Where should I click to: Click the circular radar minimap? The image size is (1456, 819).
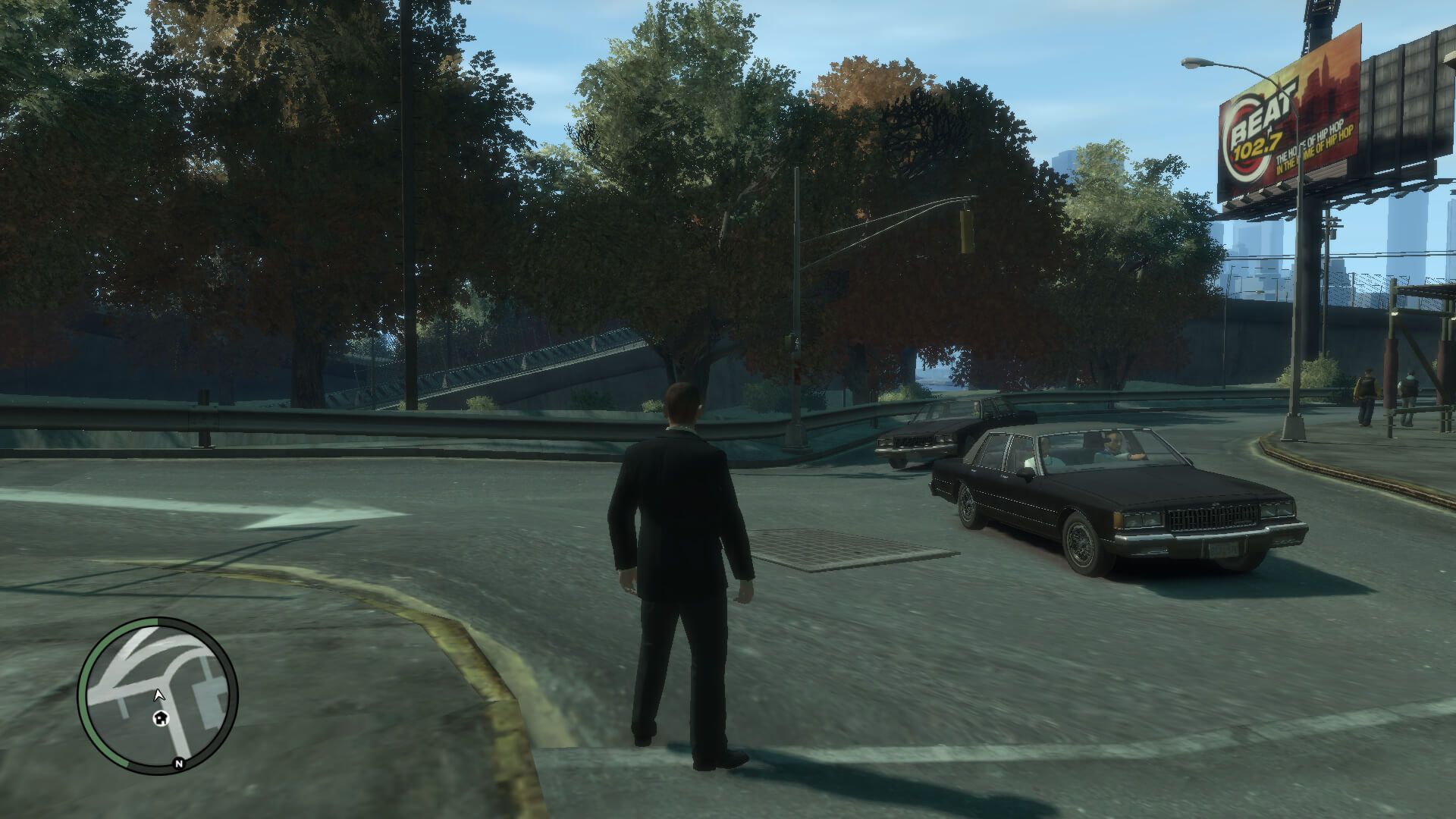[158, 695]
